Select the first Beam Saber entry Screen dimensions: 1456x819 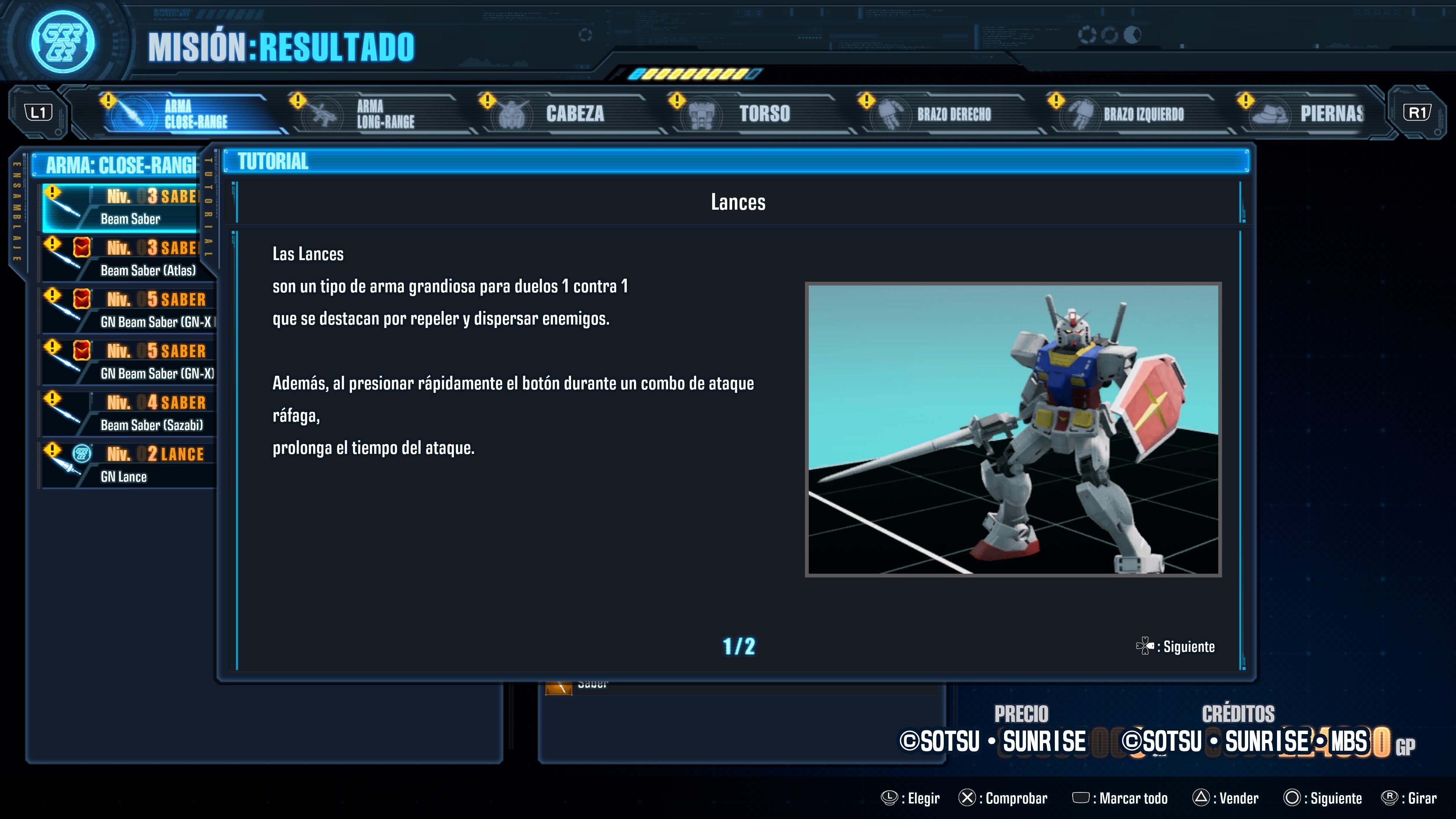(x=127, y=207)
